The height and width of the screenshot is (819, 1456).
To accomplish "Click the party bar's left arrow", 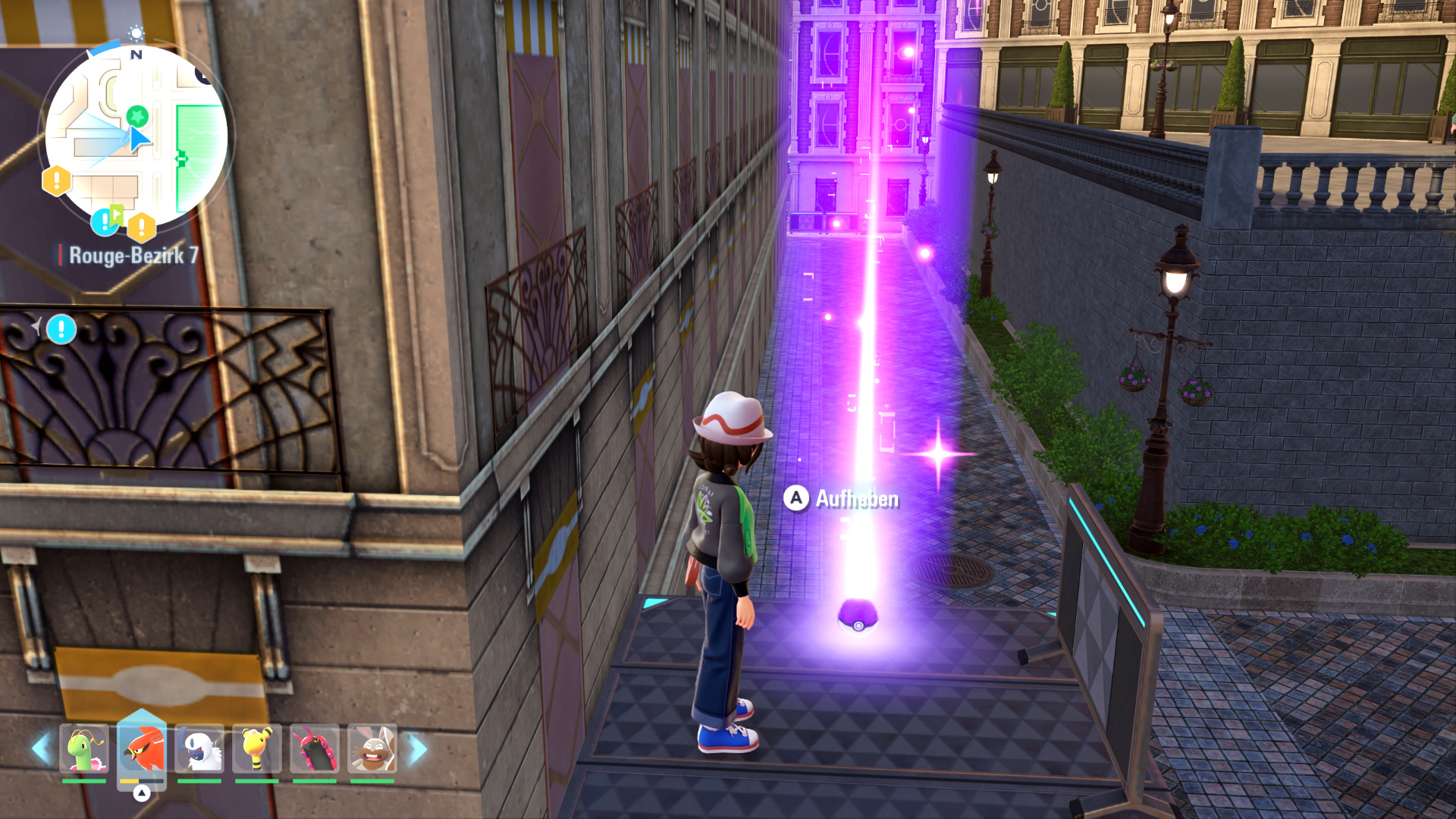I will coord(41,748).
